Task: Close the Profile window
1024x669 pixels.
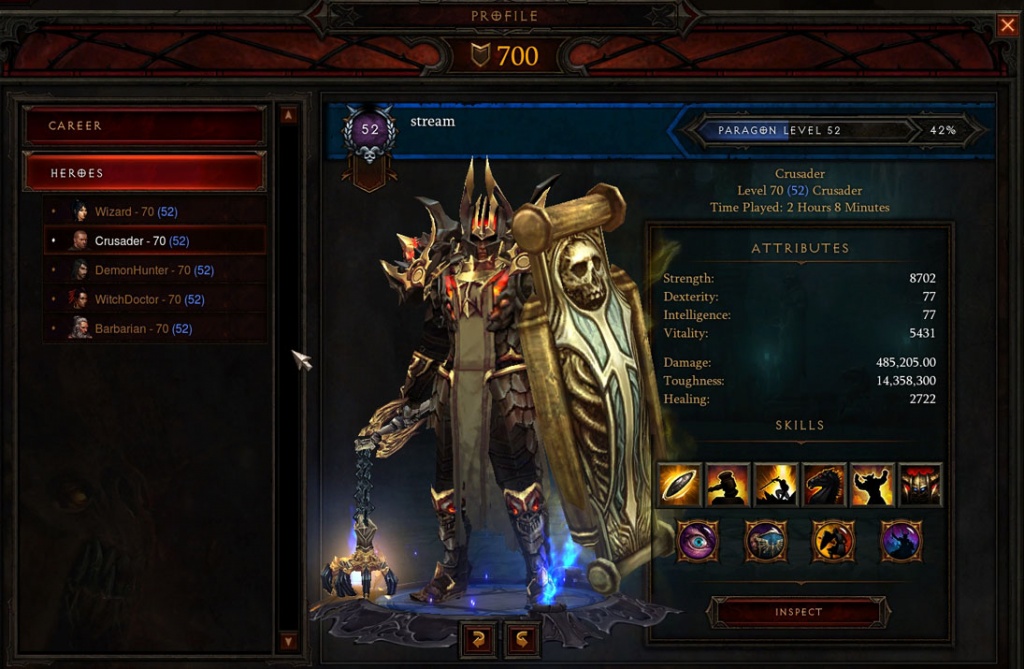Action: coord(1007,26)
